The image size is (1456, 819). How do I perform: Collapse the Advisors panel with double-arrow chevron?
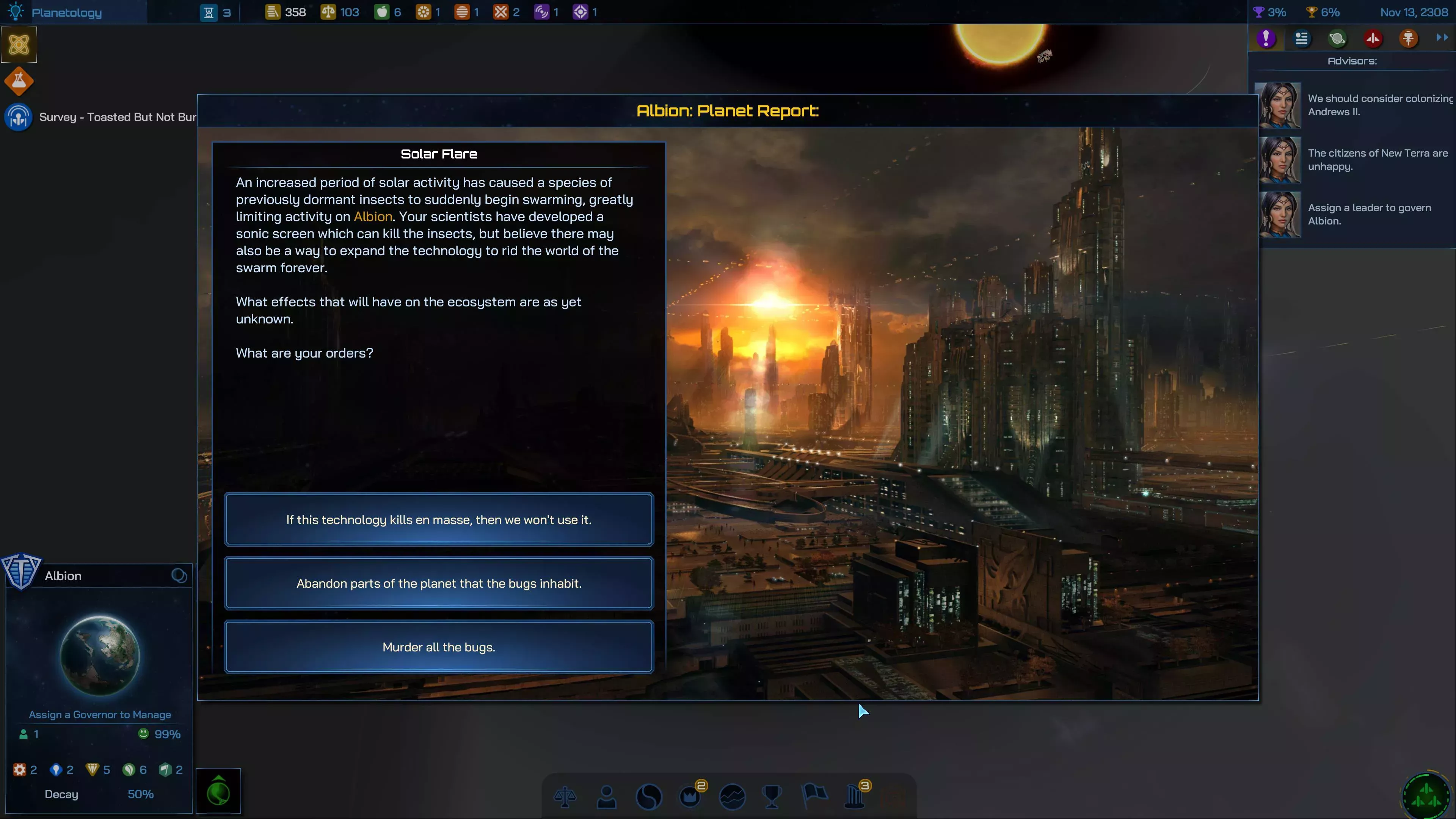(1442, 38)
